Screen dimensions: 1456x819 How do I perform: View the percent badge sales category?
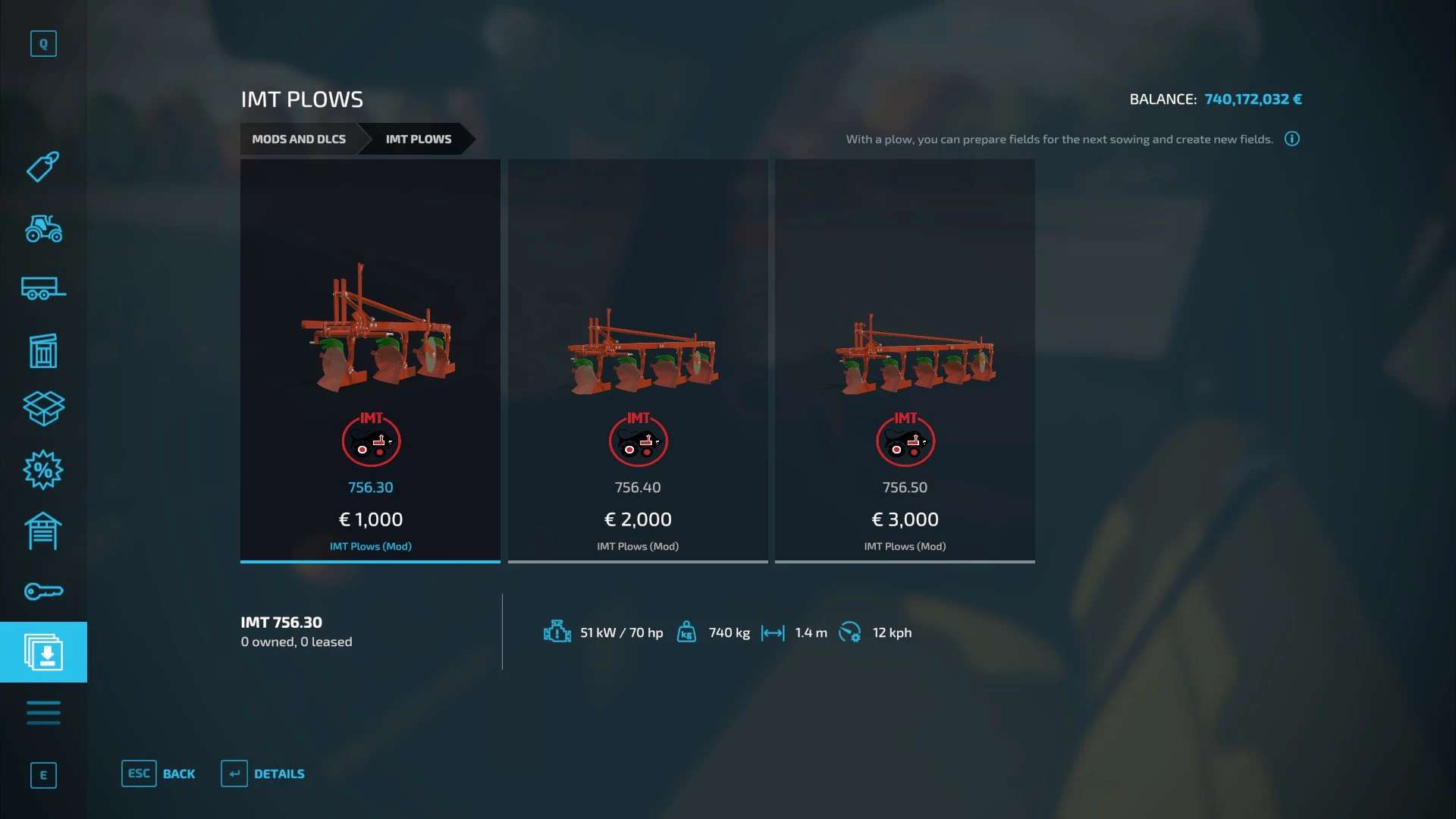(x=43, y=470)
